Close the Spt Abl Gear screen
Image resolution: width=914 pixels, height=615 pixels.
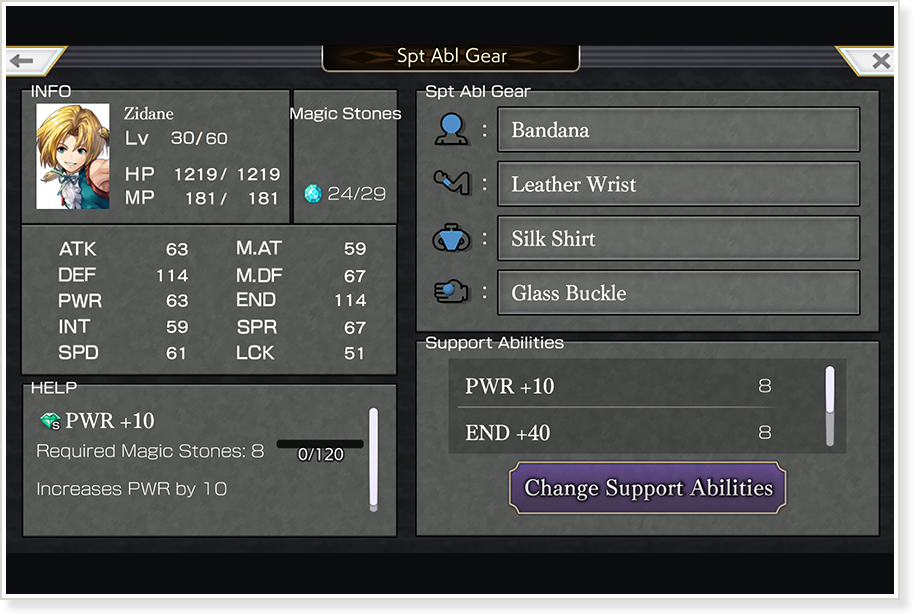click(879, 61)
